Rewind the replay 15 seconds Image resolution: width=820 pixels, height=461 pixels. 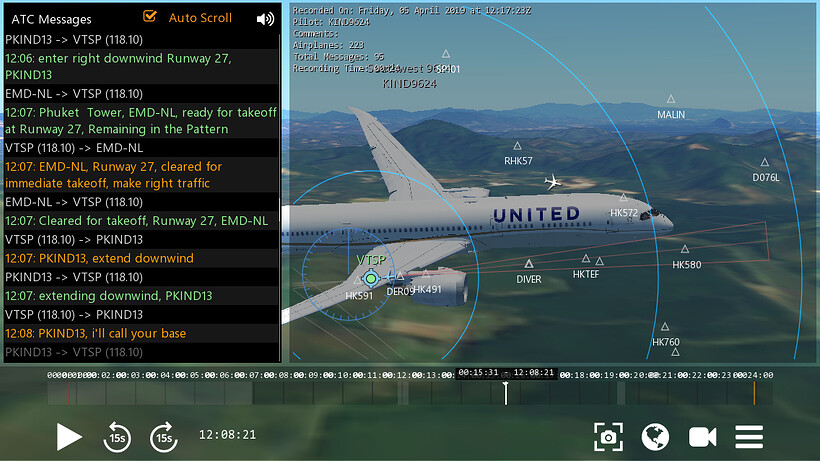coord(117,436)
